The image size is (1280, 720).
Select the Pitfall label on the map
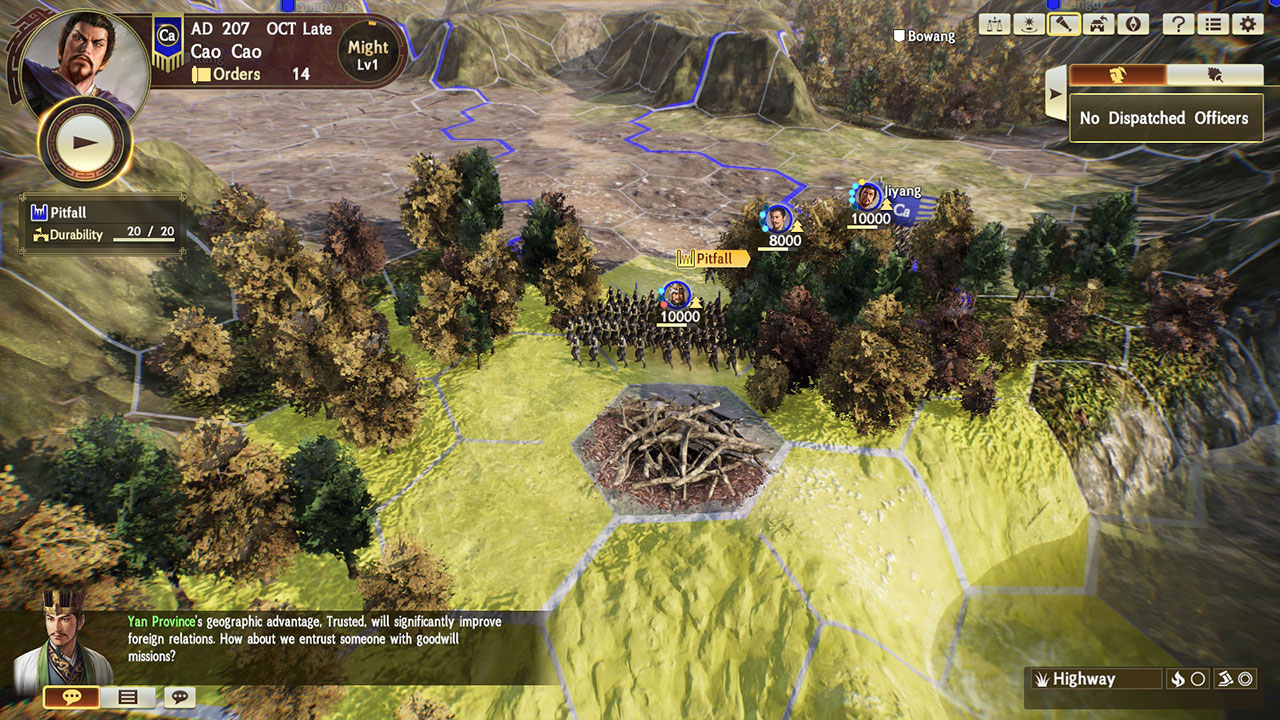pyautogui.click(x=713, y=259)
